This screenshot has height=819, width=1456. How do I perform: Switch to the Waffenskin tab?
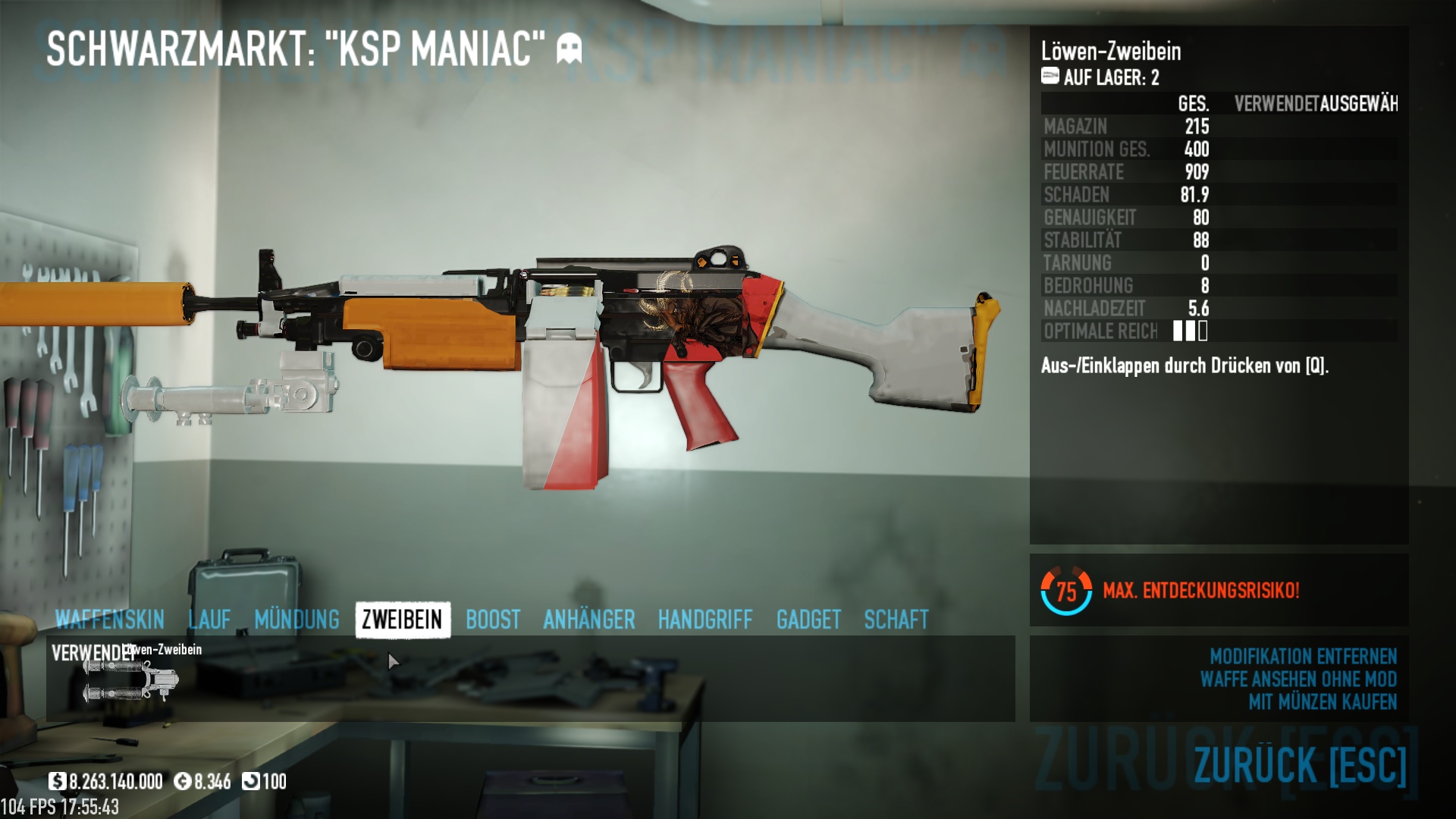point(110,620)
